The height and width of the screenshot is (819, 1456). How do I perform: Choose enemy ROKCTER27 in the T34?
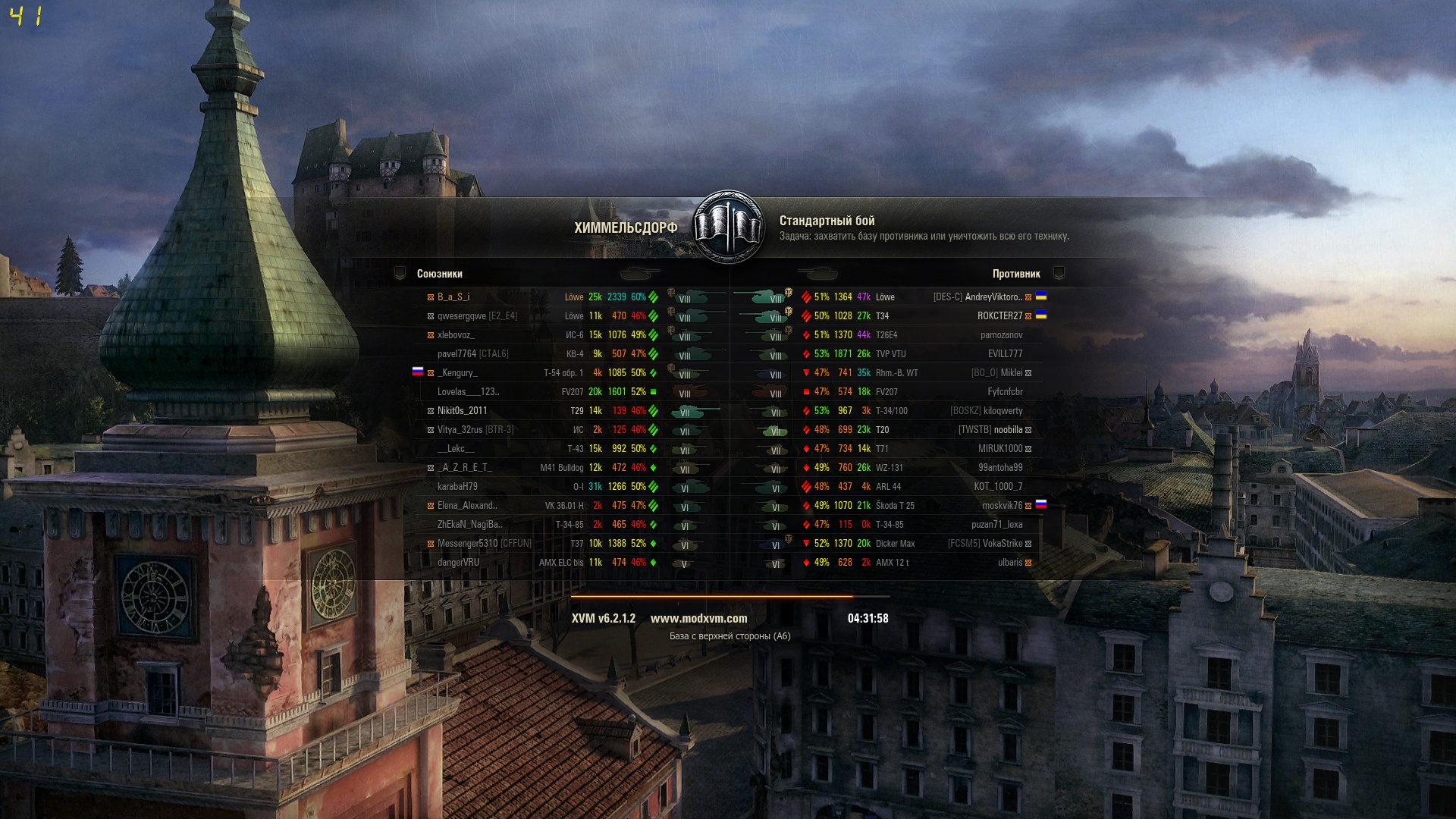coord(999,316)
